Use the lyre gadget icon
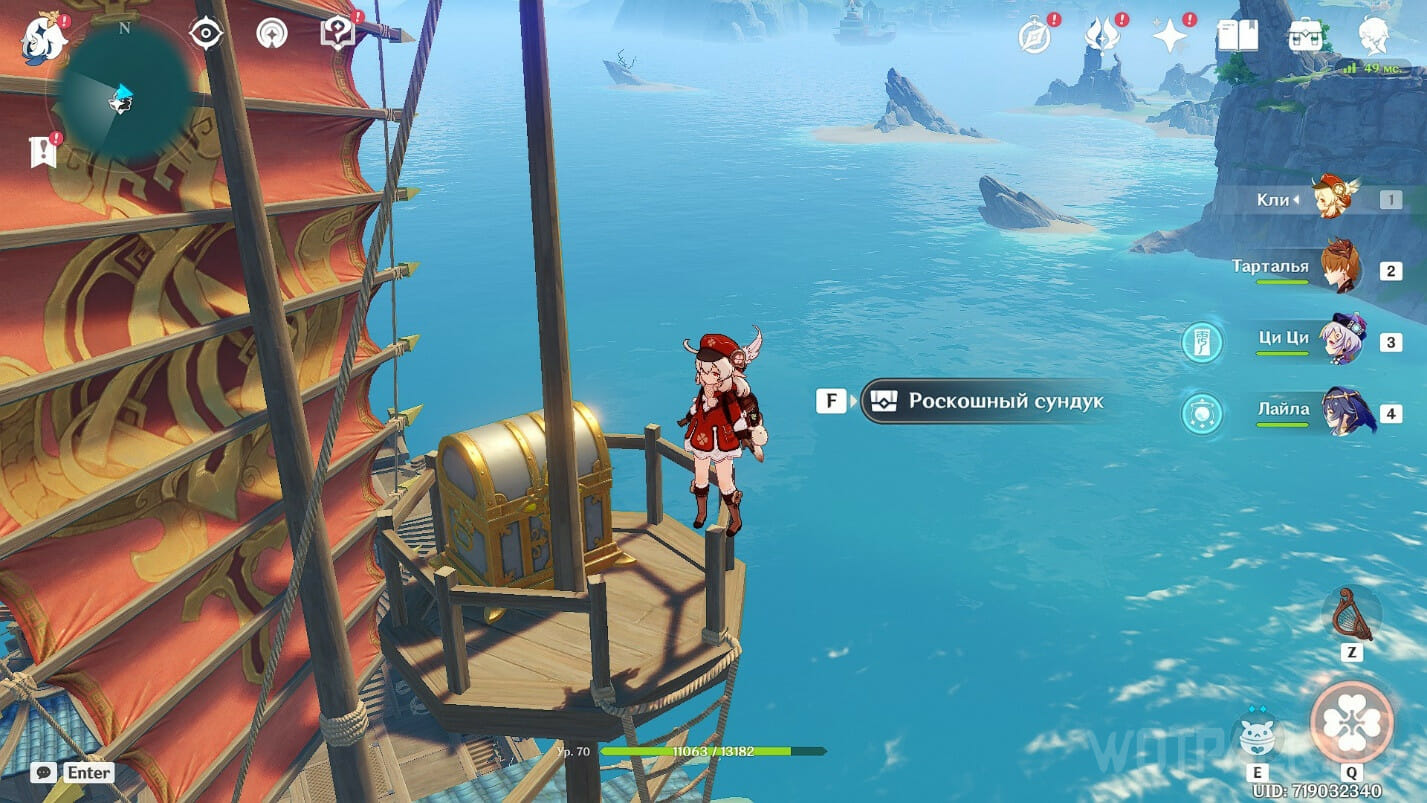 (x=1350, y=614)
